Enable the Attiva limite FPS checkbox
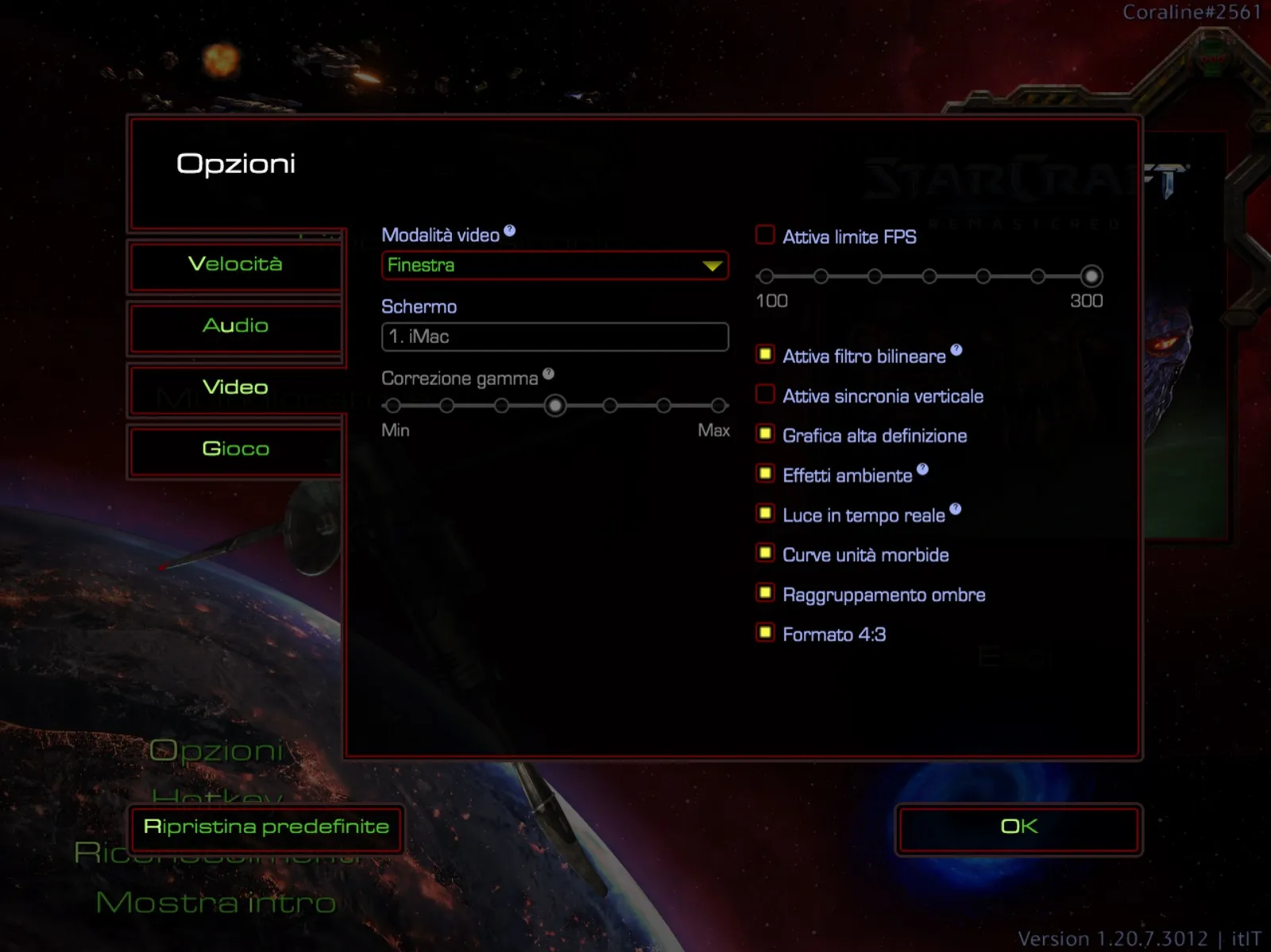1271x952 pixels. pos(764,234)
